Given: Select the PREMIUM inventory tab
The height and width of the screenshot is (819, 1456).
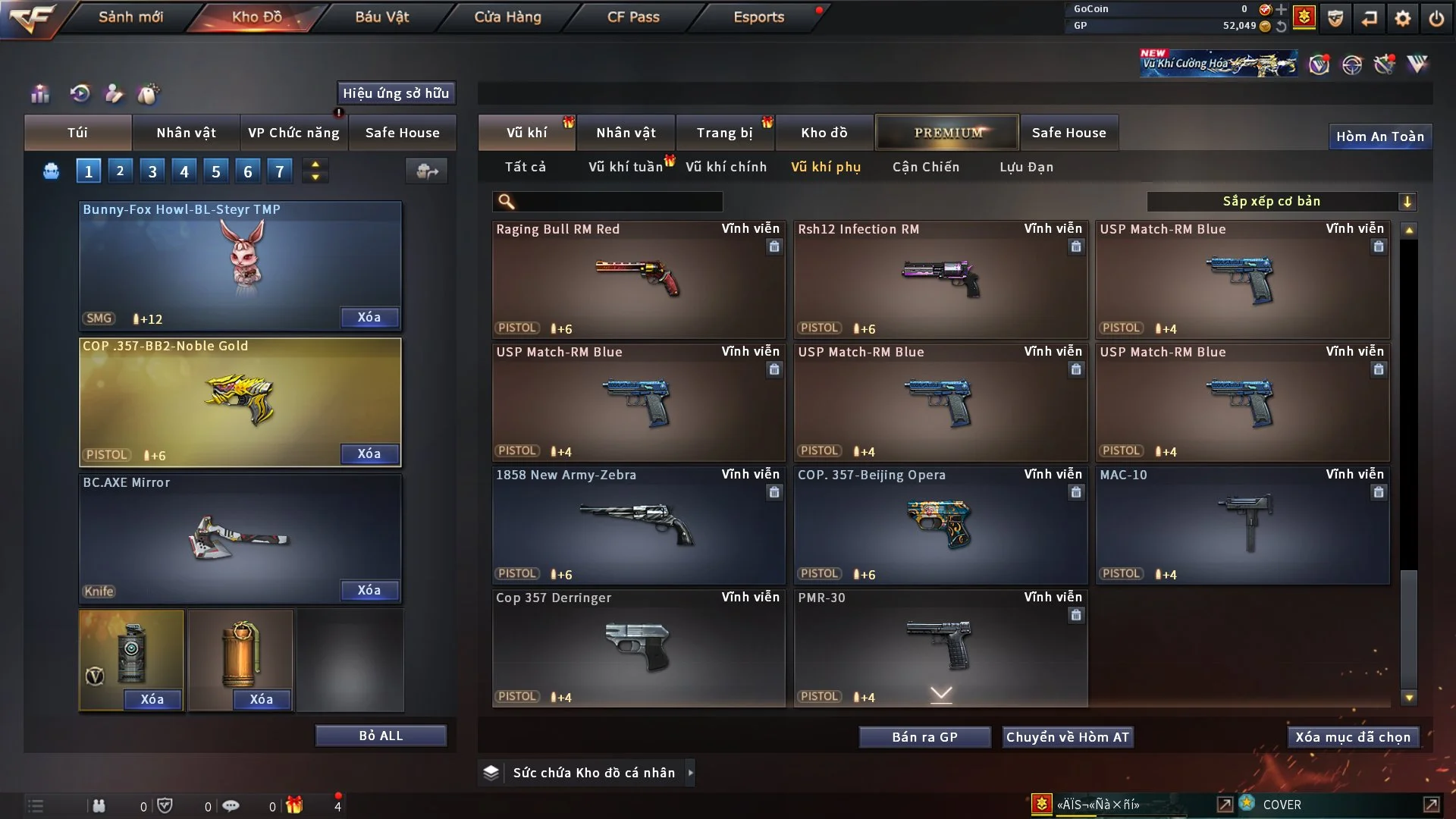Looking at the screenshot, I should (947, 133).
